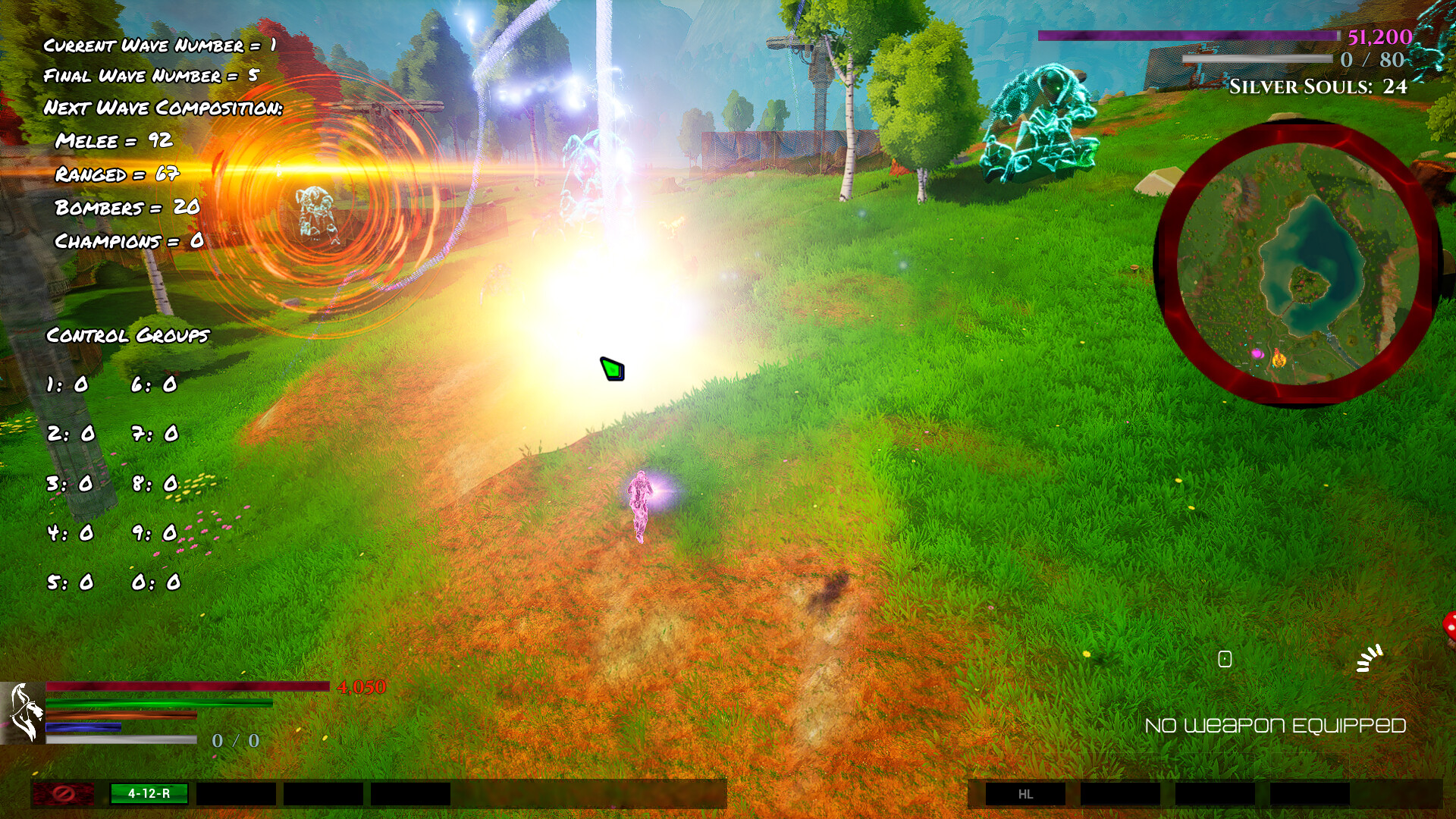Screen dimensions: 1456x819
Task: Click the spinning loading indicator near bottom right
Action: 1370,660
